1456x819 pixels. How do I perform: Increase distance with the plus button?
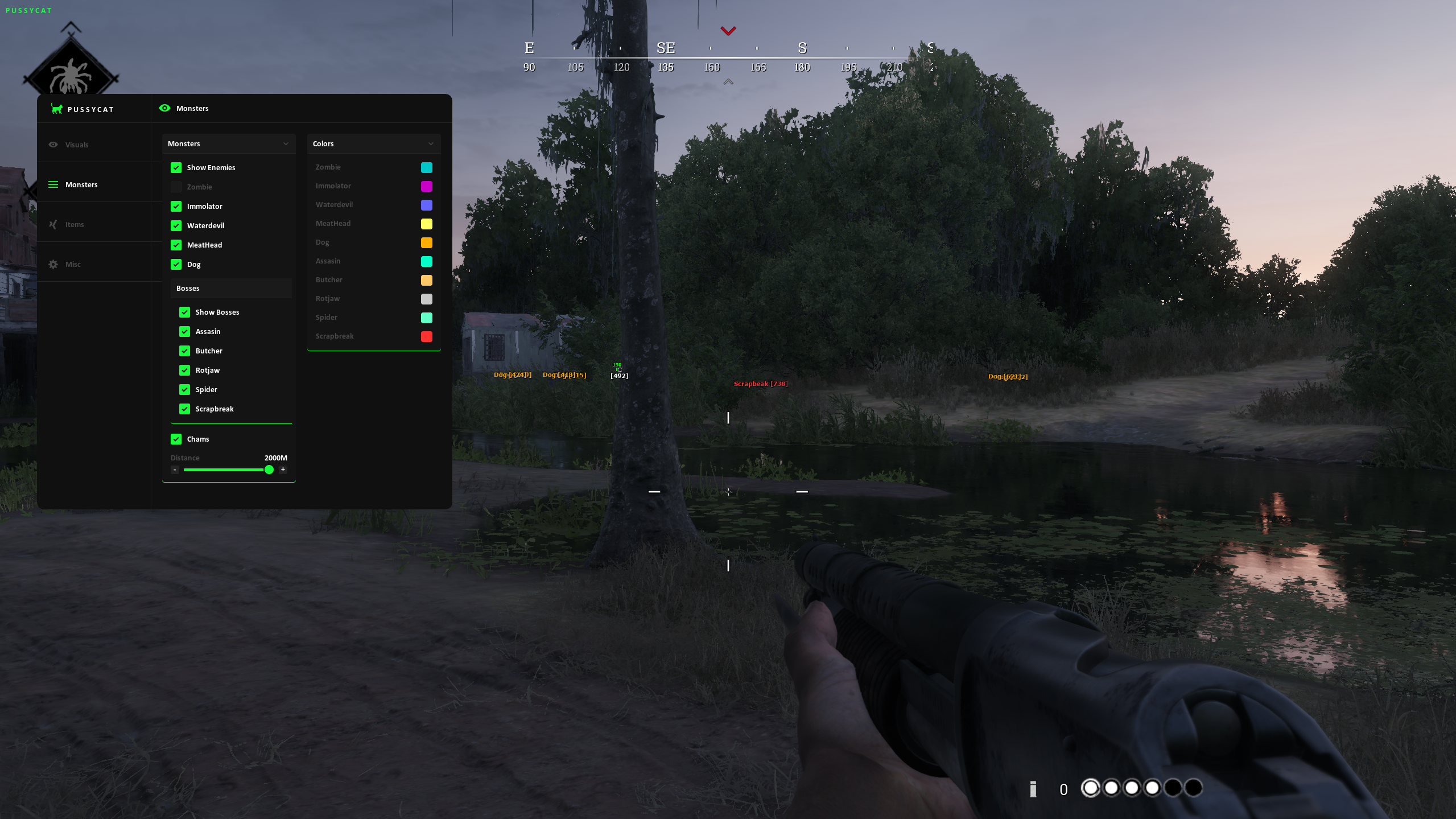coord(283,470)
